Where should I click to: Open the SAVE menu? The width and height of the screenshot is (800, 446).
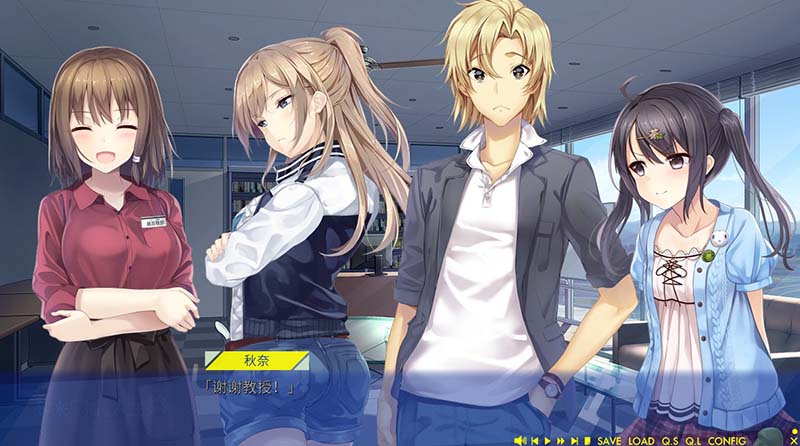[610, 441]
